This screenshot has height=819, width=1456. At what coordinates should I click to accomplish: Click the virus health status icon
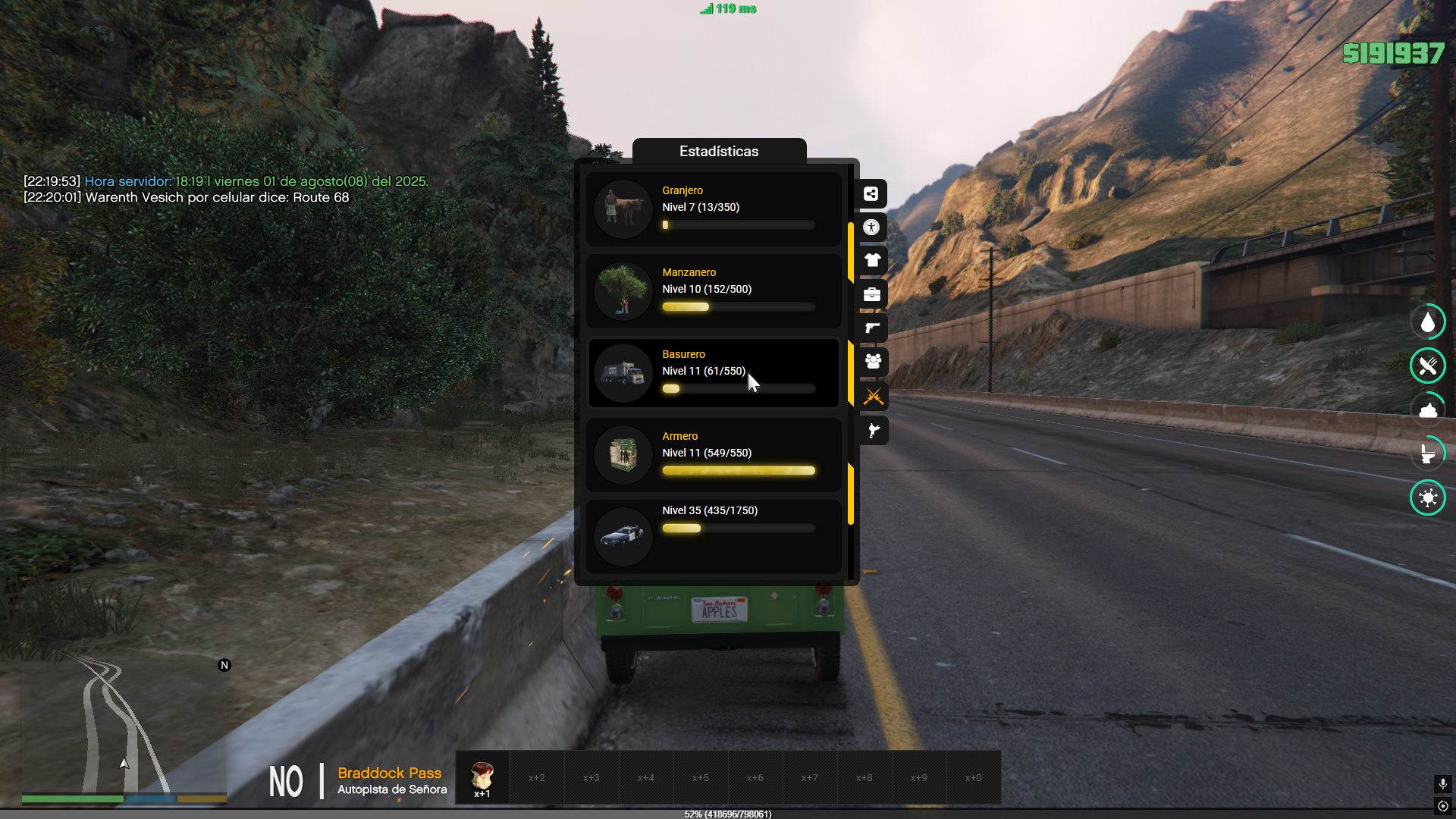point(1428,498)
